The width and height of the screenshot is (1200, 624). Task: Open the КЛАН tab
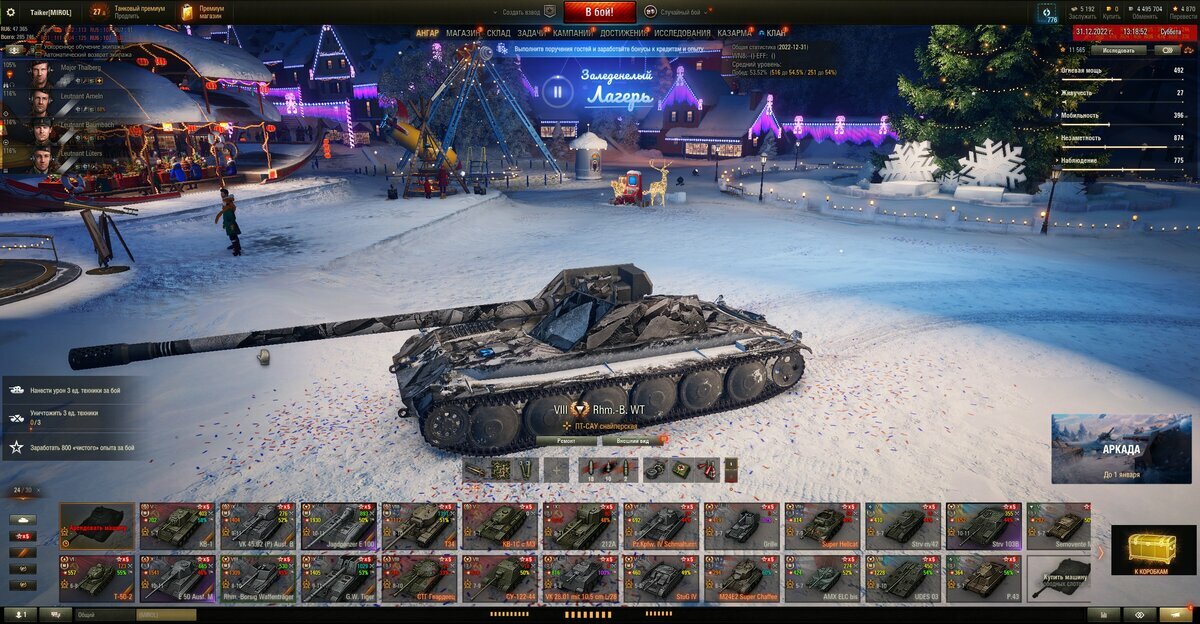pyautogui.click(x=775, y=33)
